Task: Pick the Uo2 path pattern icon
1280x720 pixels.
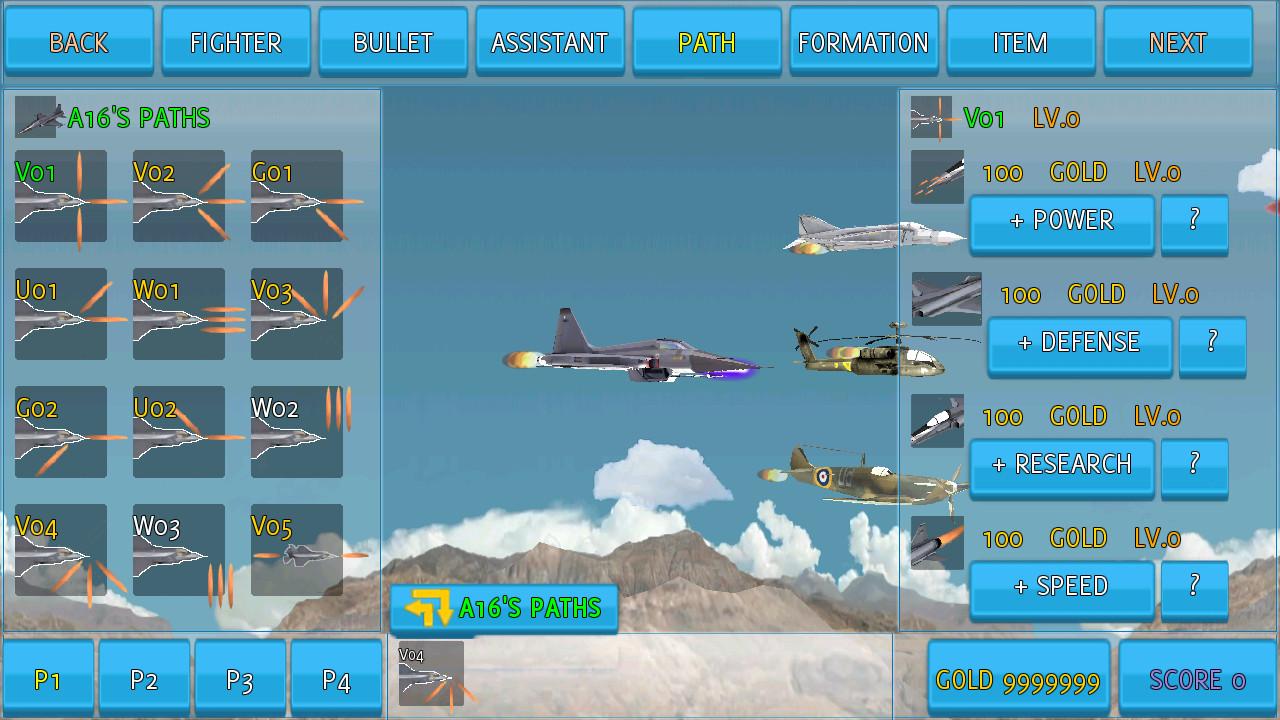Action: (x=178, y=432)
